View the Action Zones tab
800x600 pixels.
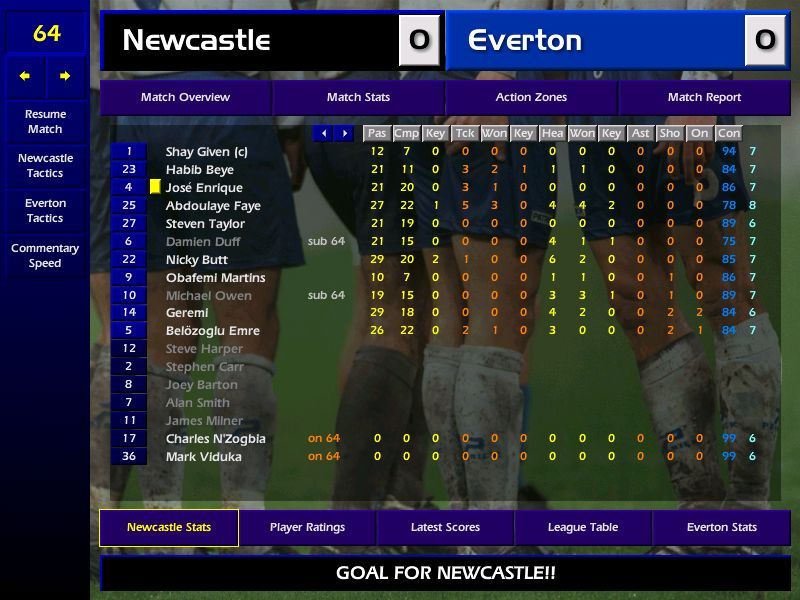tap(531, 97)
